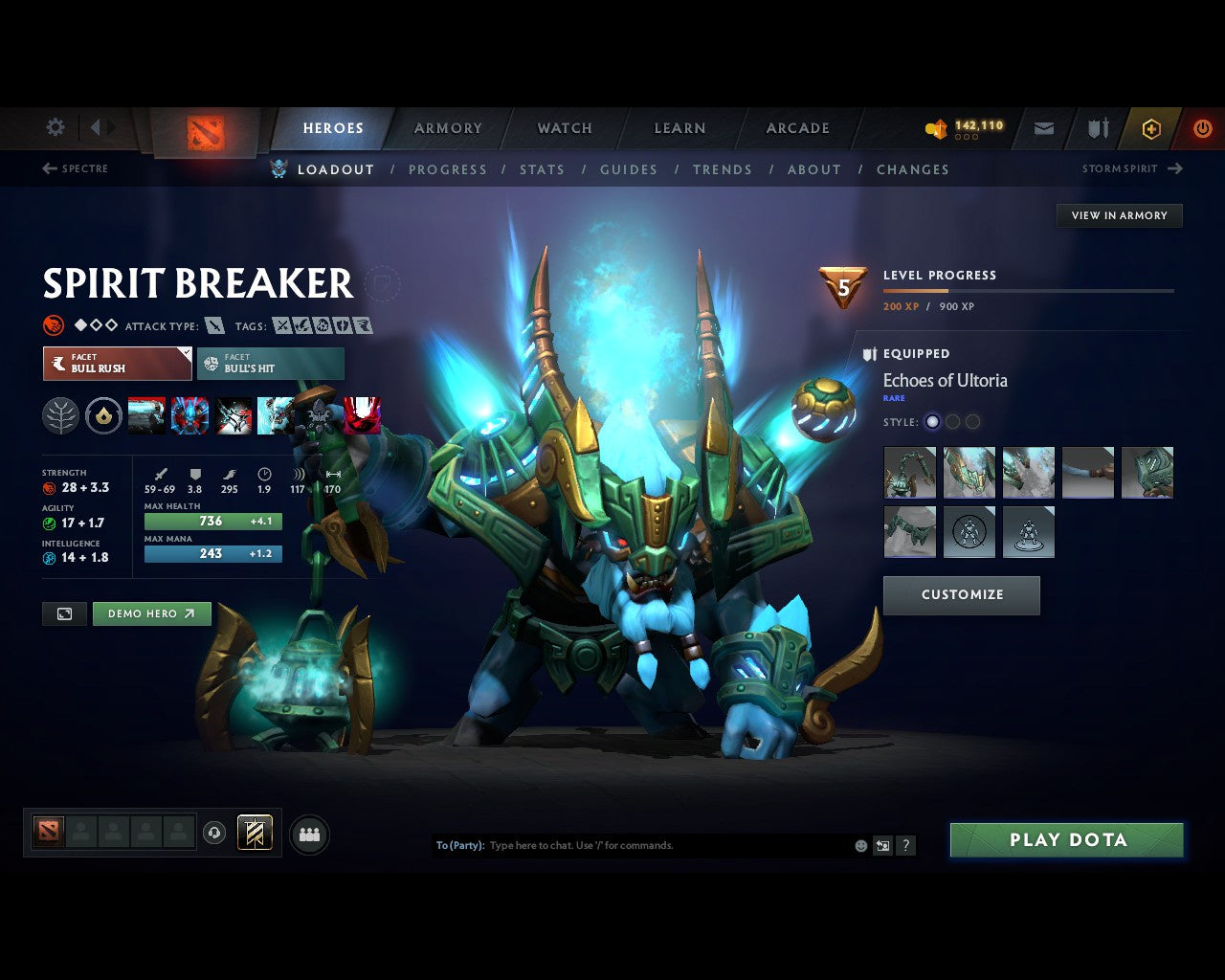Switch to the STATS tab
This screenshot has height=980, width=1225.
point(542,169)
